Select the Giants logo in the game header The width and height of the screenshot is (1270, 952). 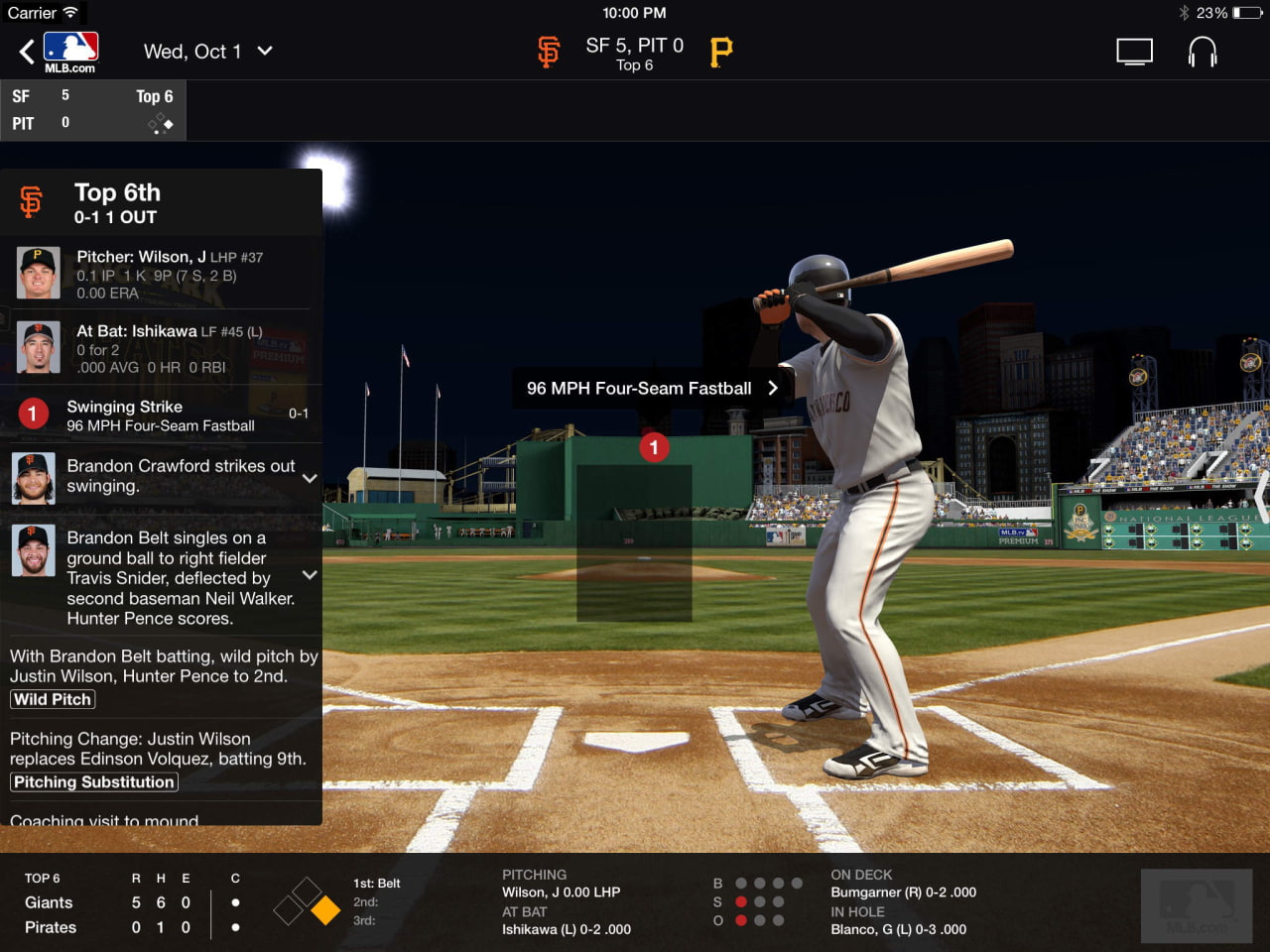tap(549, 51)
